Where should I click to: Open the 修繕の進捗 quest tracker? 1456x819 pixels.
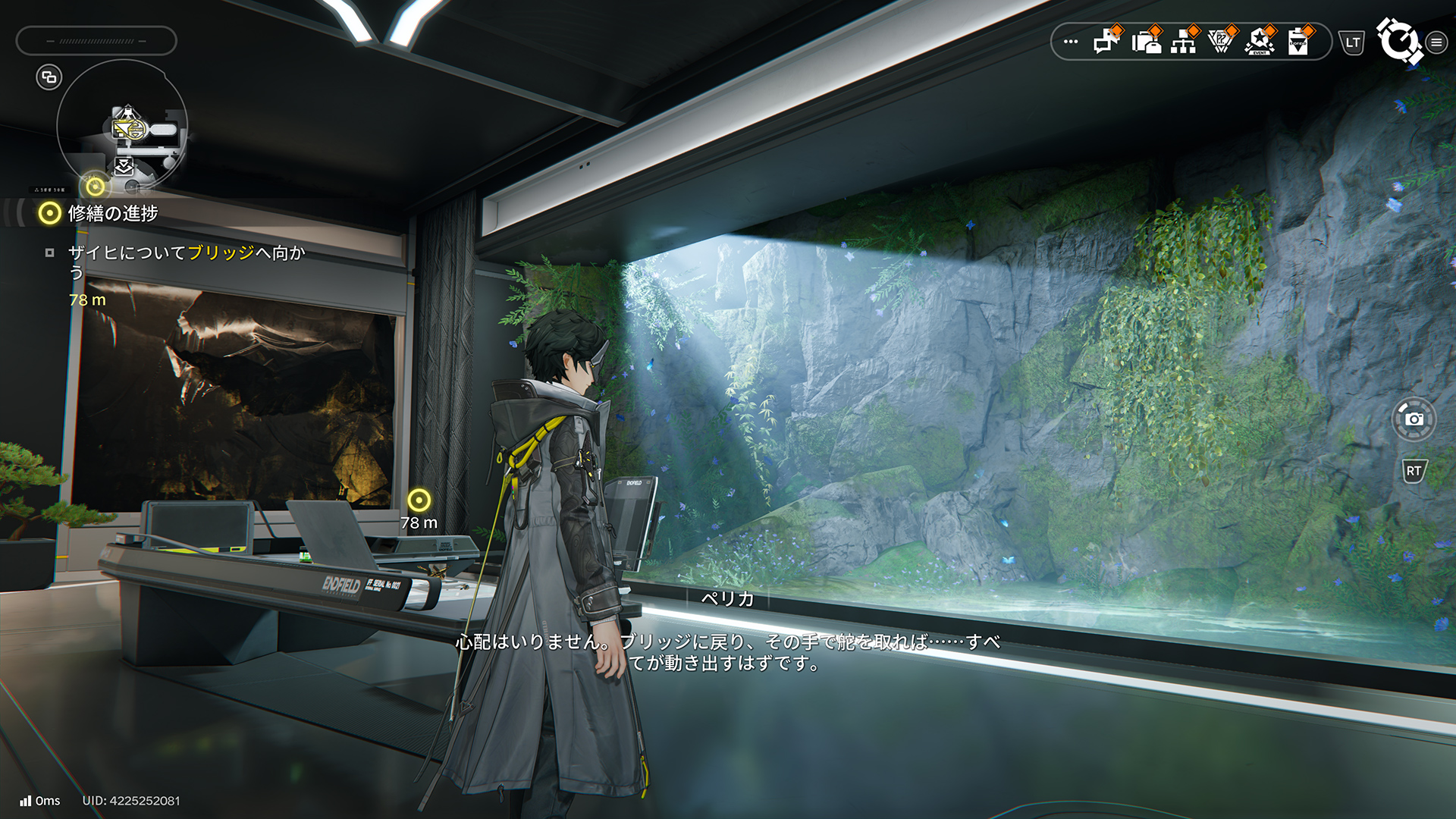112,214
